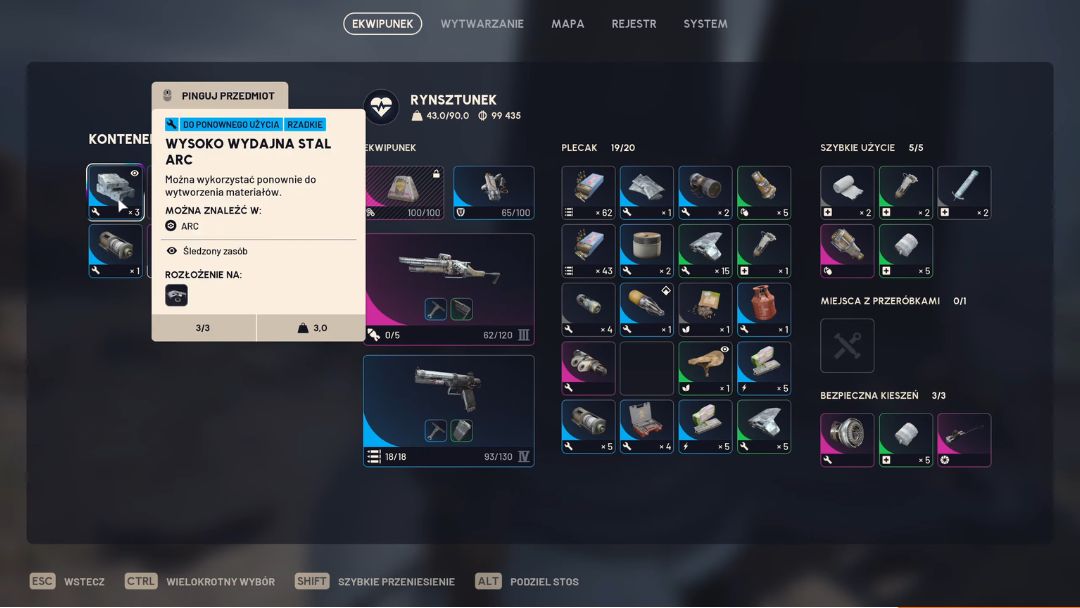The height and width of the screenshot is (608, 1080).
Task: Select the orange toolbox with 4 items
Action: (x=647, y=427)
